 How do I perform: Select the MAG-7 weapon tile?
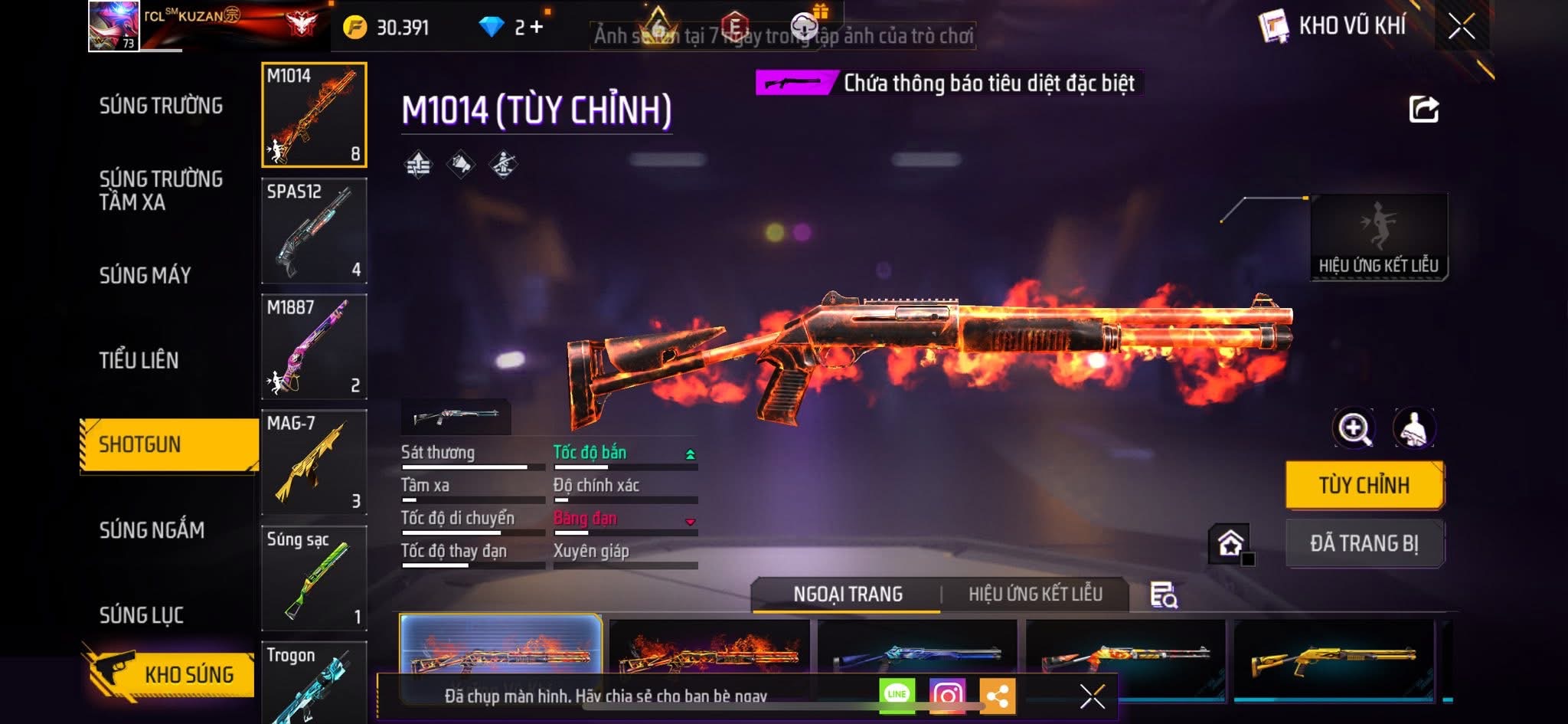coord(314,462)
